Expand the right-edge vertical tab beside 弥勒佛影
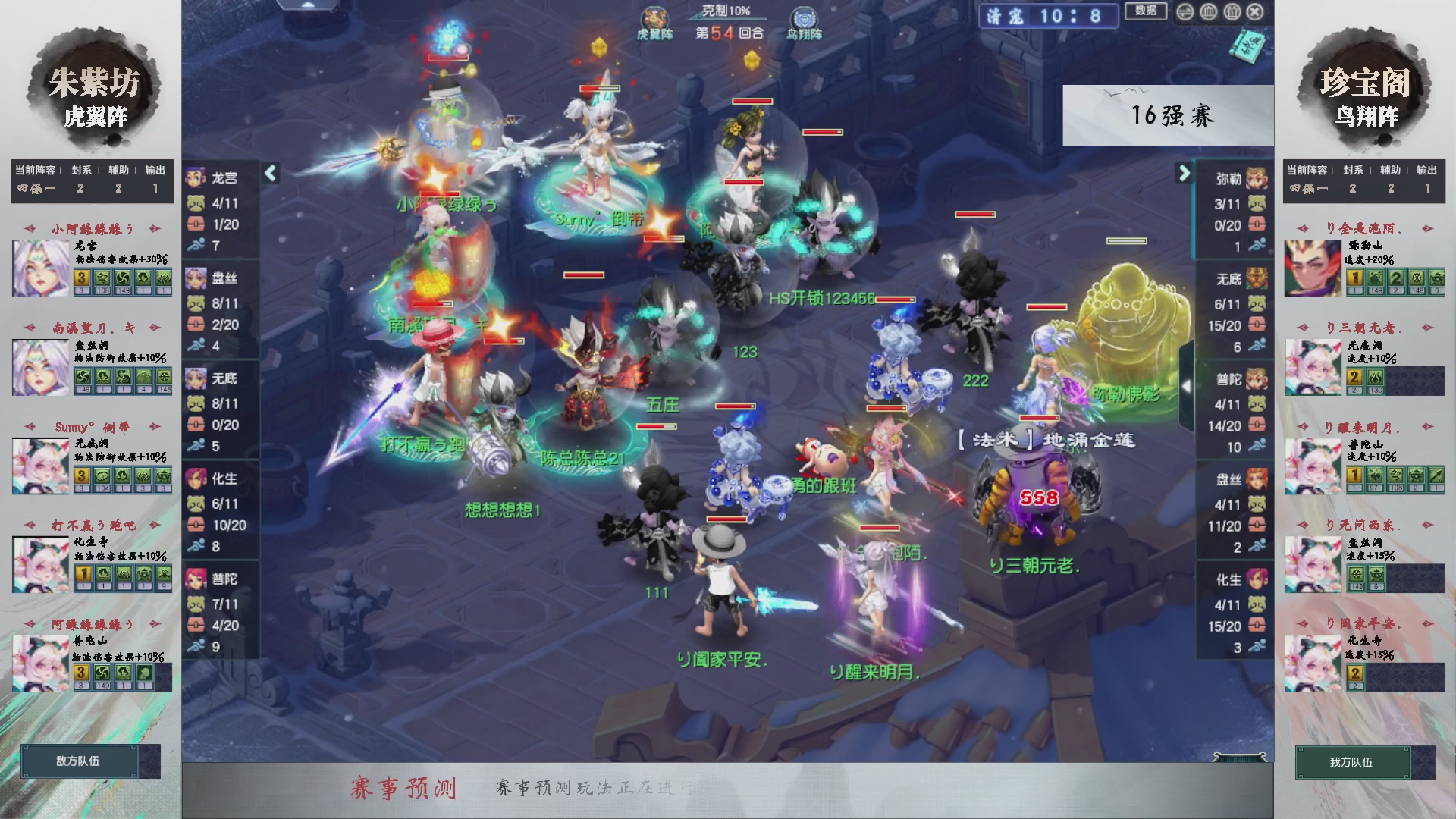 [x=1187, y=387]
